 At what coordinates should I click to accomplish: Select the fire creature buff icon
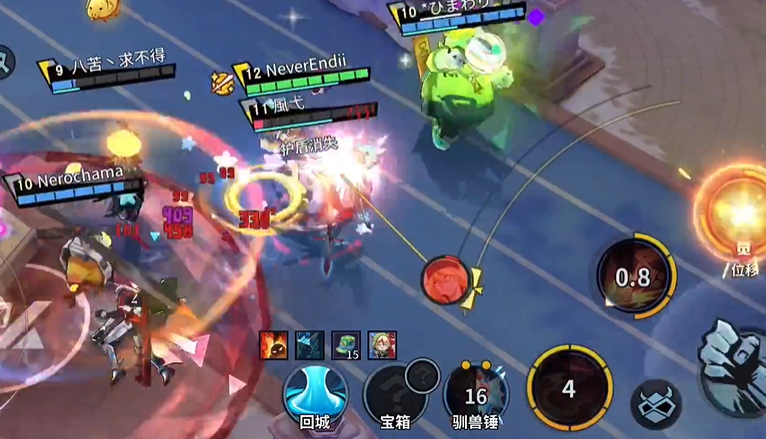point(273,345)
